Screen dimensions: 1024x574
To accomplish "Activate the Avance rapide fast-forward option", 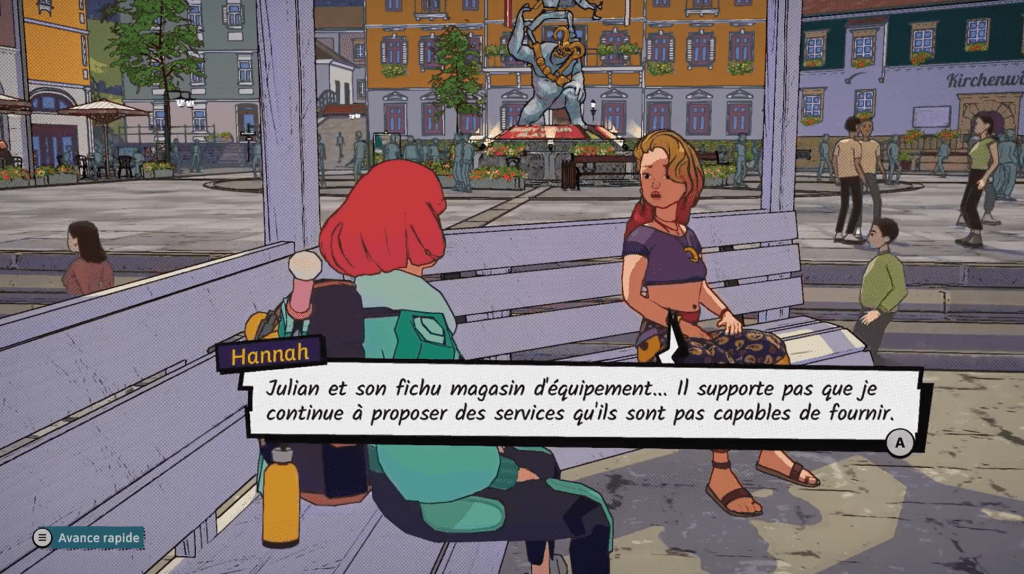I will [x=88, y=538].
